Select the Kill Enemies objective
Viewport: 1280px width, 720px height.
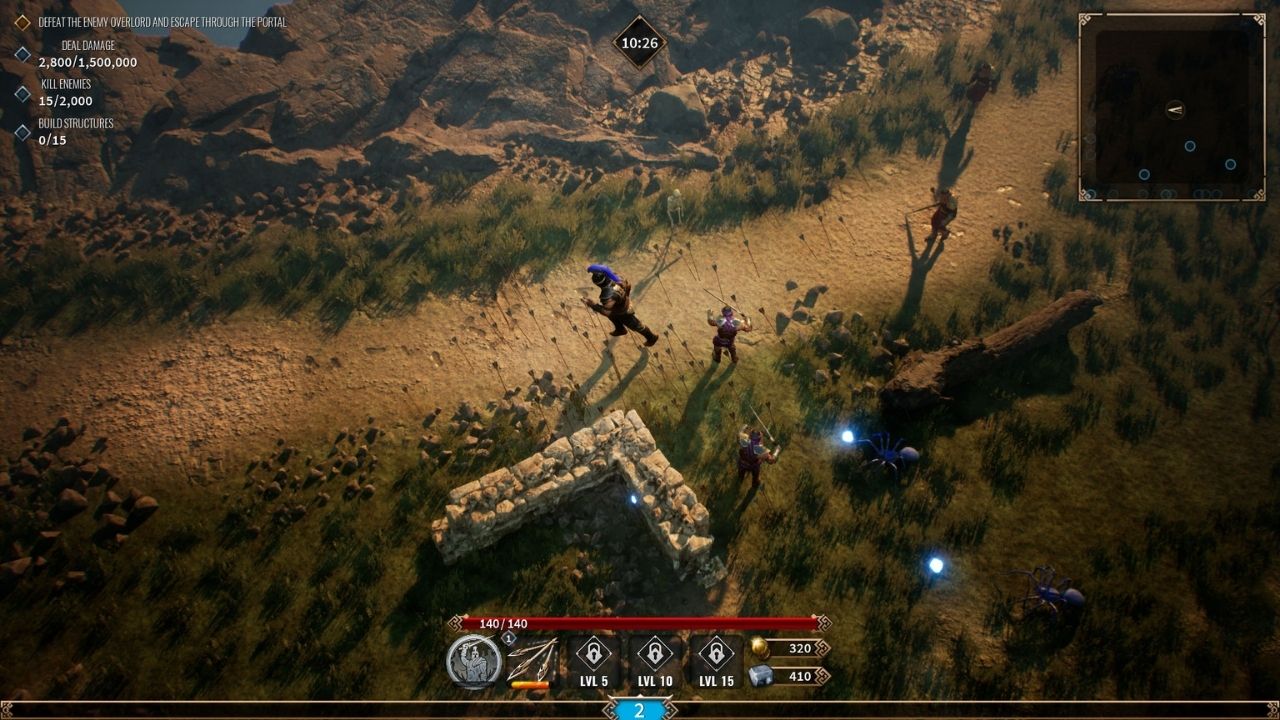click(66, 93)
